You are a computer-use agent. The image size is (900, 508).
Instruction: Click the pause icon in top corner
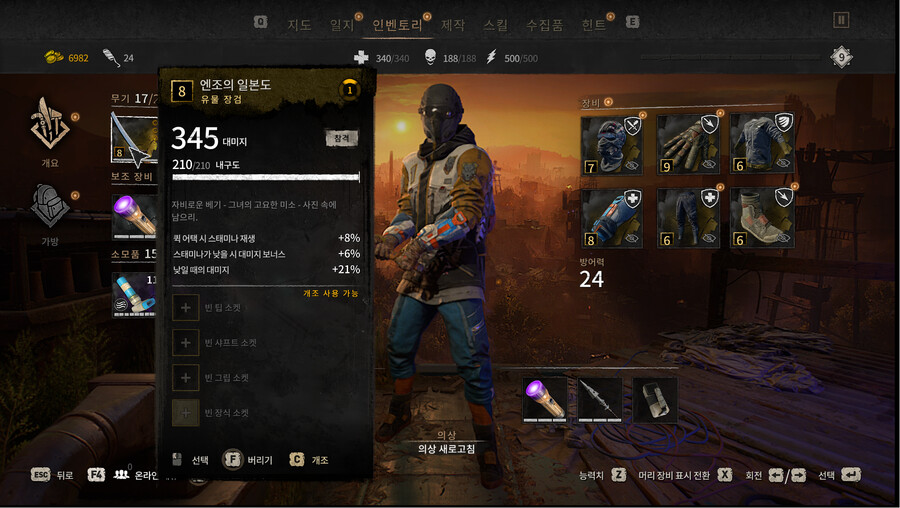click(x=841, y=20)
